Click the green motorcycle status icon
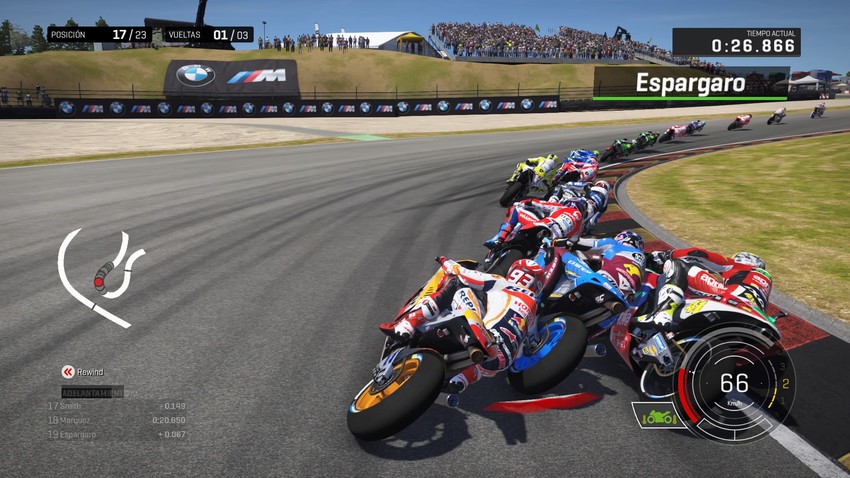The image size is (850, 478). click(656, 415)
